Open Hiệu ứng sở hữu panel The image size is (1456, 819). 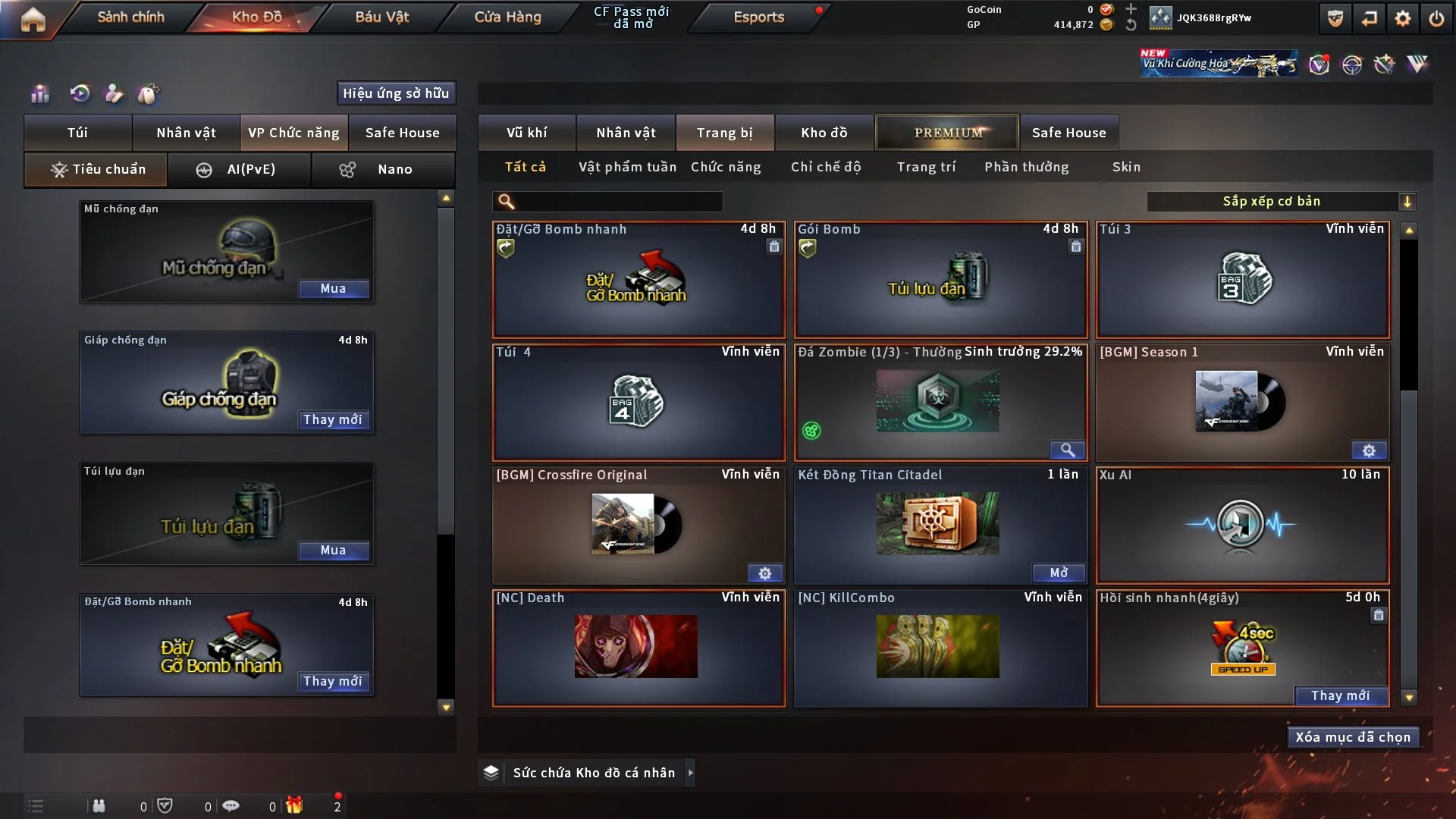(396, 93)
